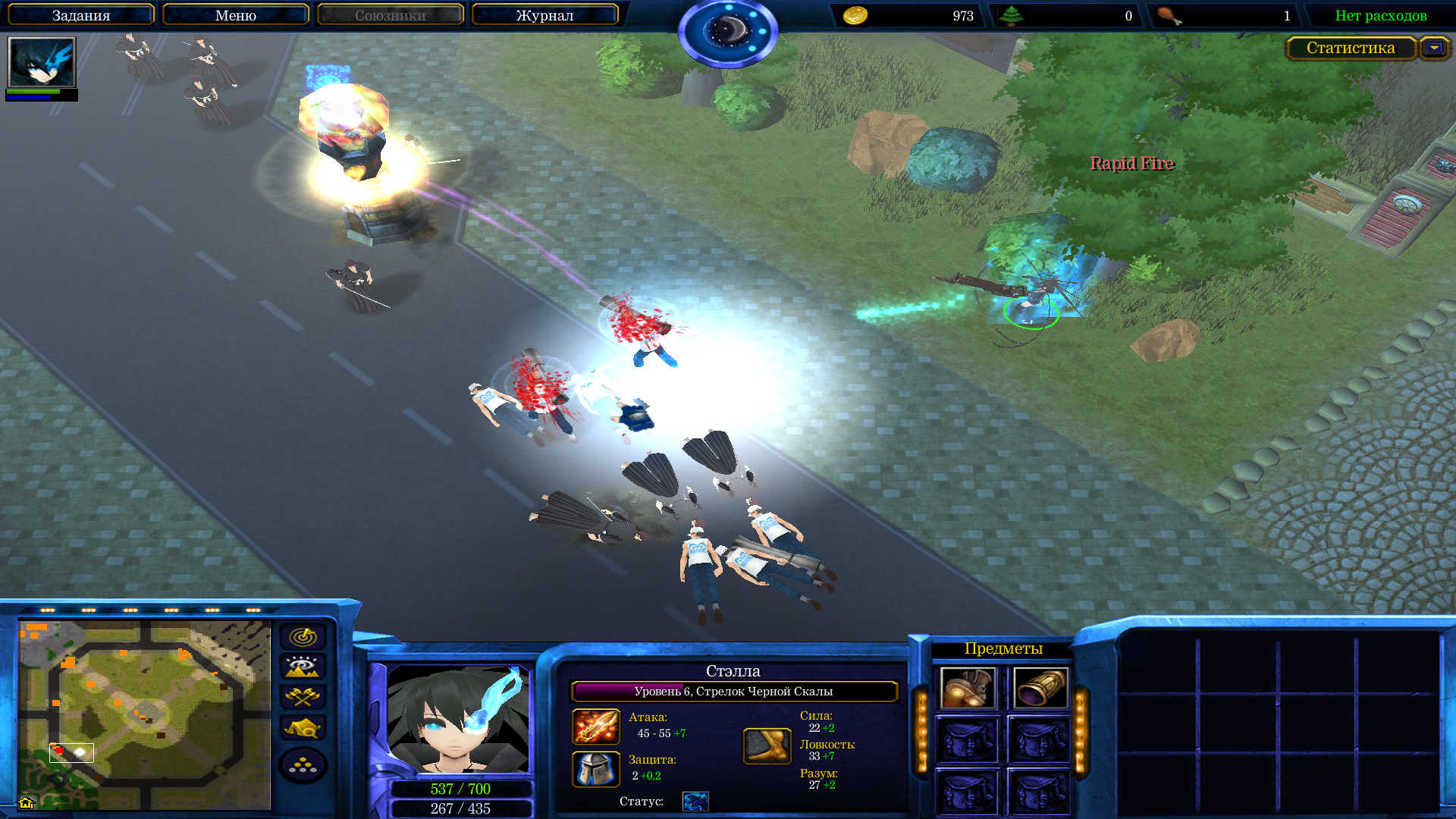Click the day-night moon clock
The width and height of the screenshot is (1456, 819).
tap(727, 32)
